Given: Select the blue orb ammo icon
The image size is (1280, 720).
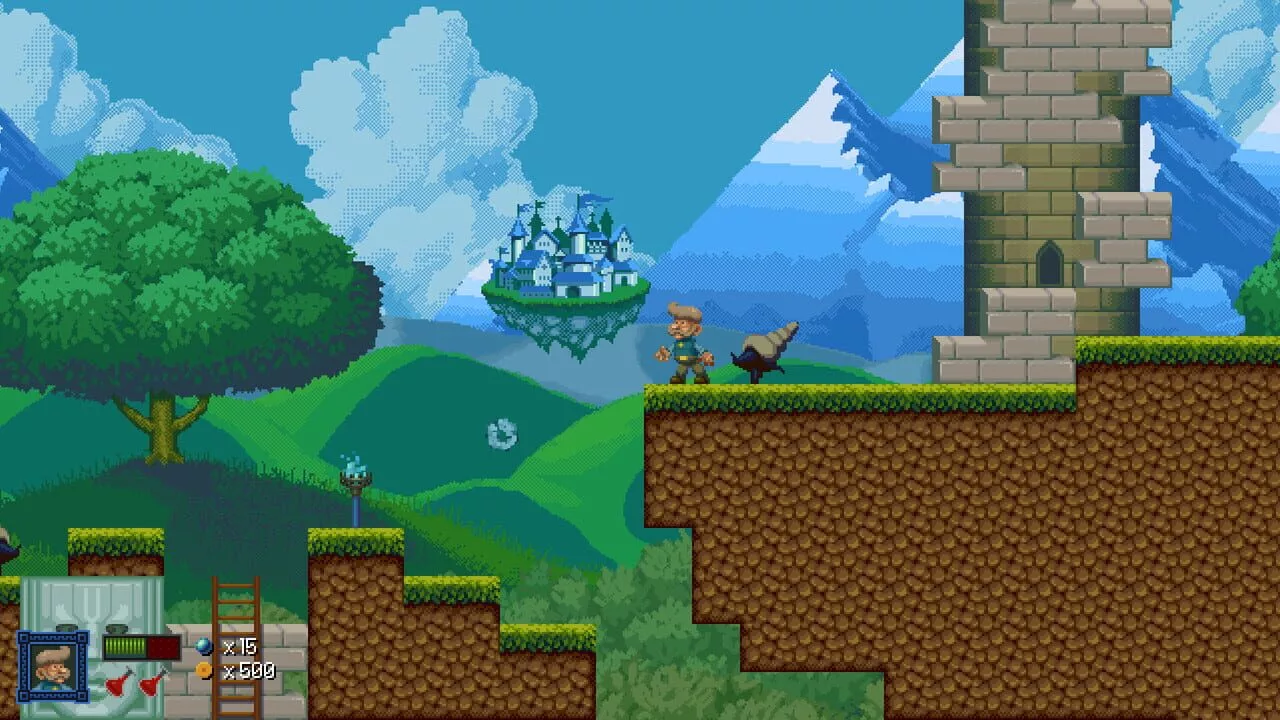Looking at the screenshot, I should click(205, 647).
